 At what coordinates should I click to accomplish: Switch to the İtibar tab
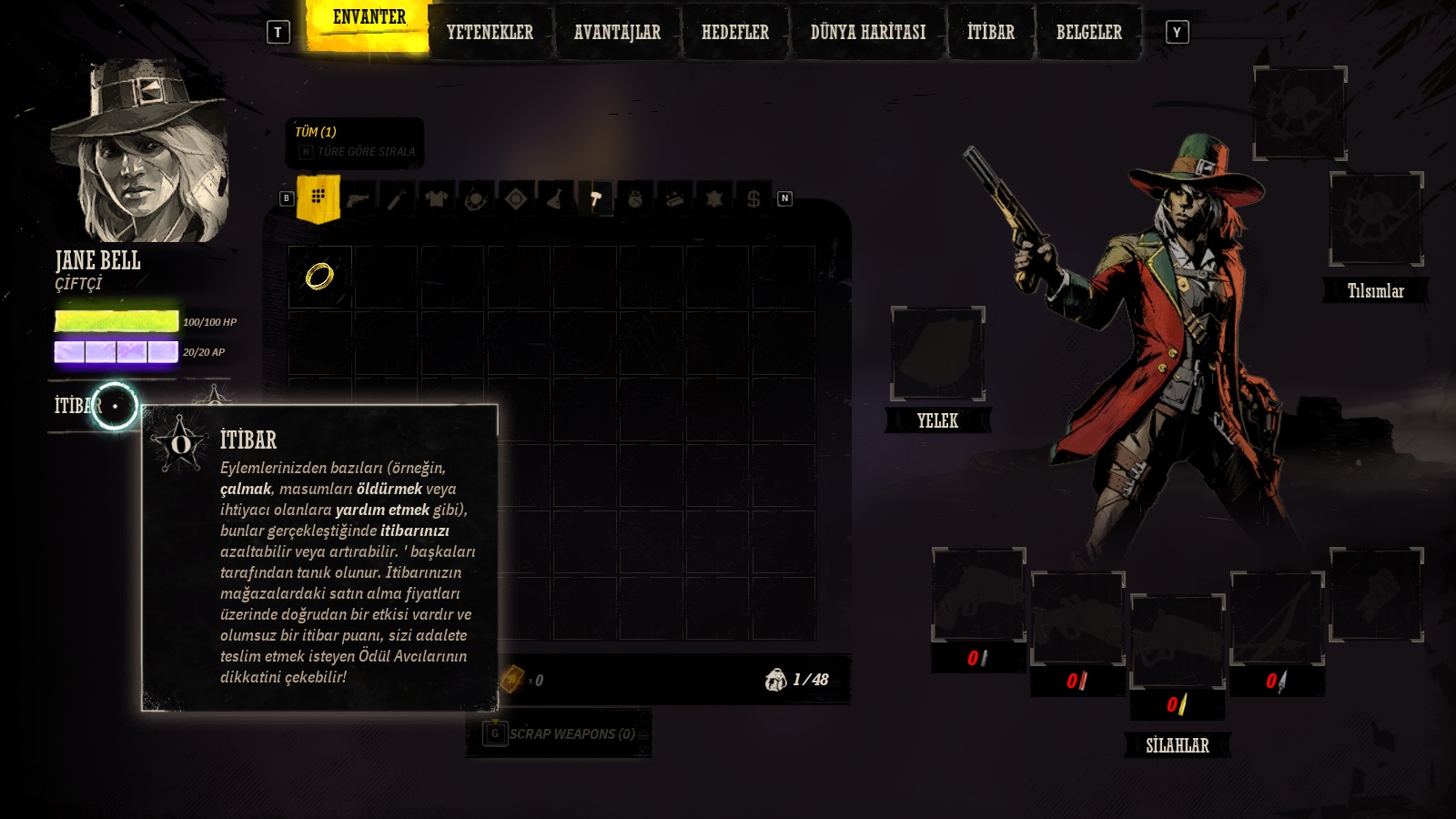(990, 33)
